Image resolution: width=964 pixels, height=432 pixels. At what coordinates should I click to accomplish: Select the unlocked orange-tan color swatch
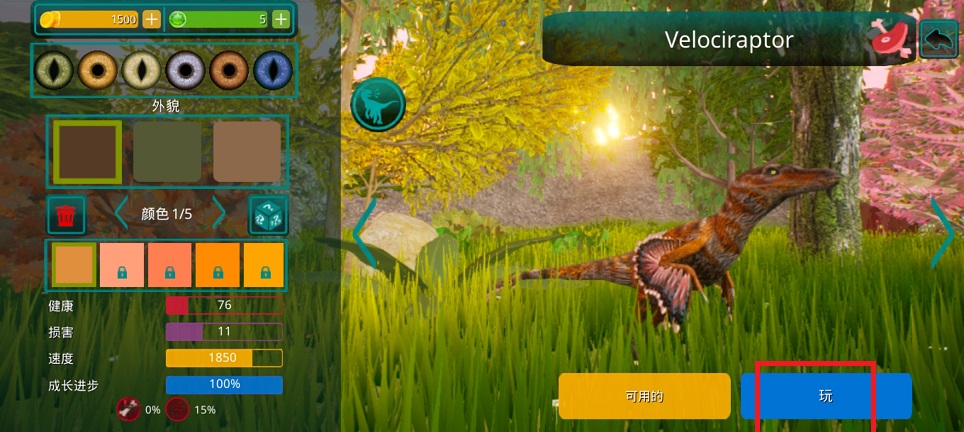pos(74,265)
